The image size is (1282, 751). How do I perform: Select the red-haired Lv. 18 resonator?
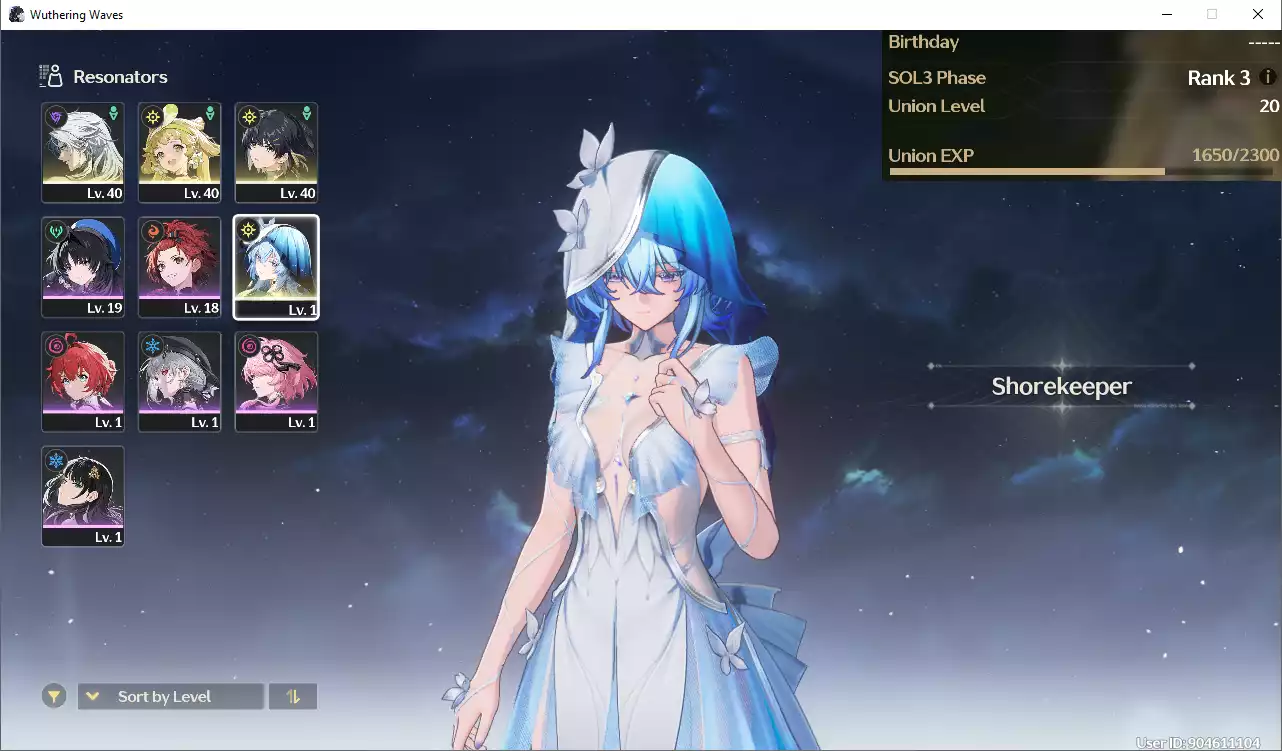(x=180, y=267)
